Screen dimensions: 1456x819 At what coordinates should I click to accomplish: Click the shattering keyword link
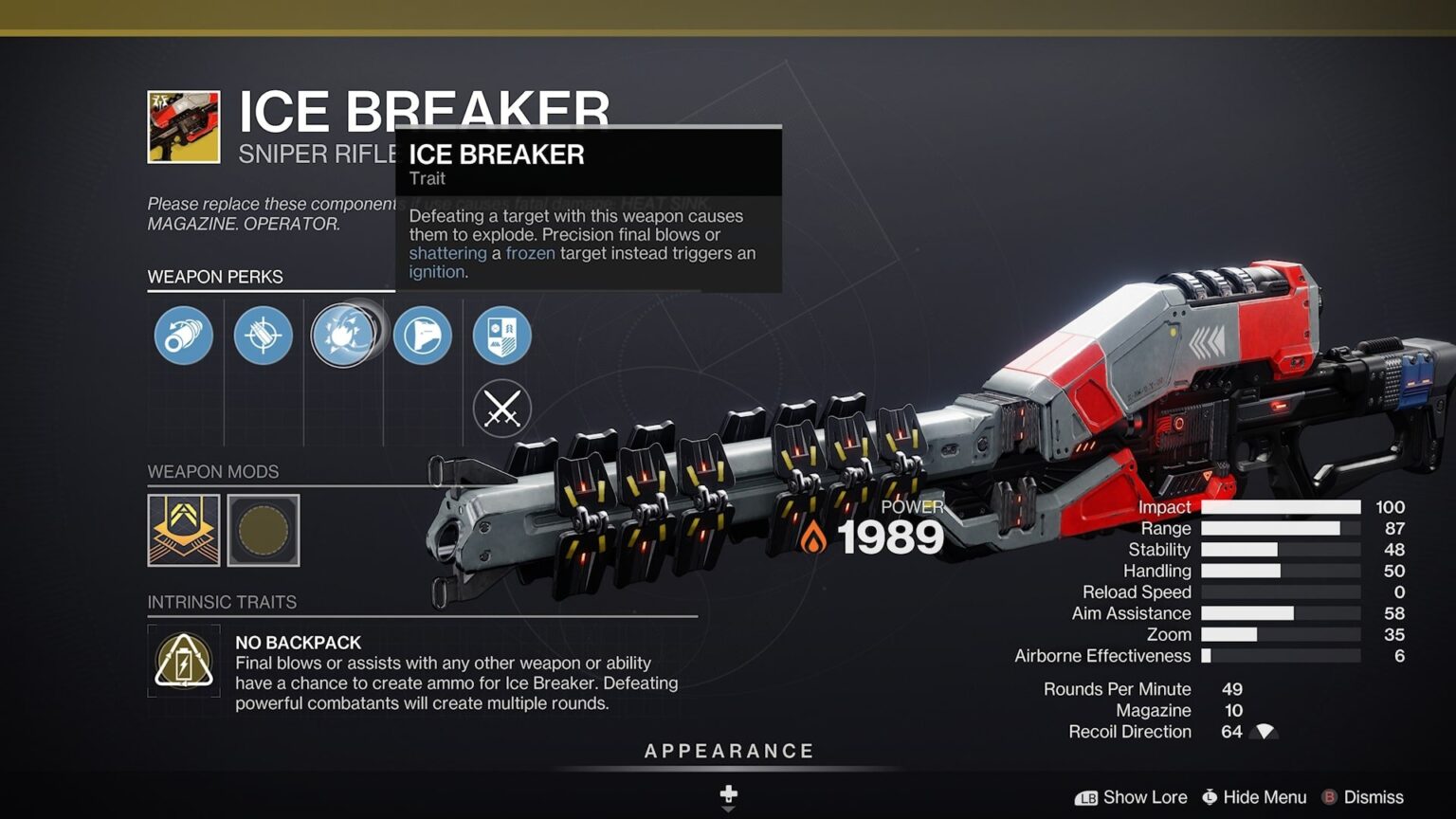(x=446, y=253)
